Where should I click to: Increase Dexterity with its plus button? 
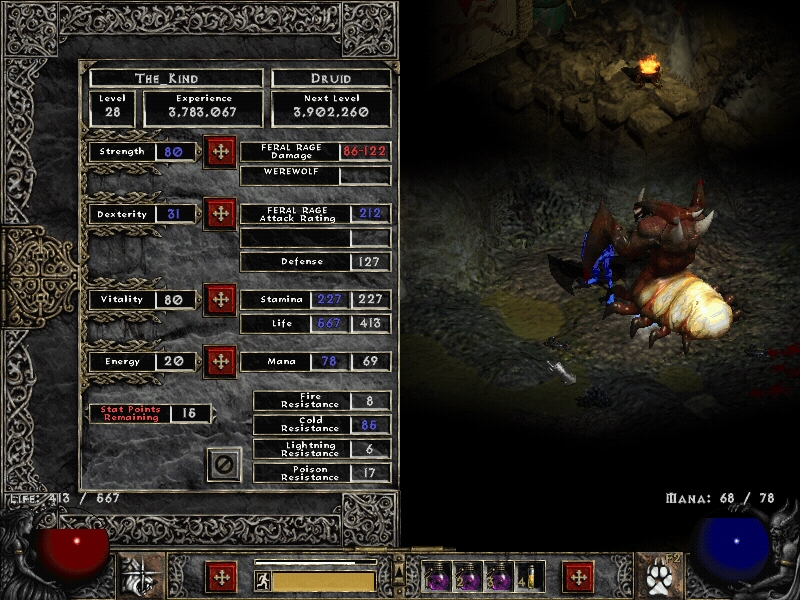[x=219, y=214]
